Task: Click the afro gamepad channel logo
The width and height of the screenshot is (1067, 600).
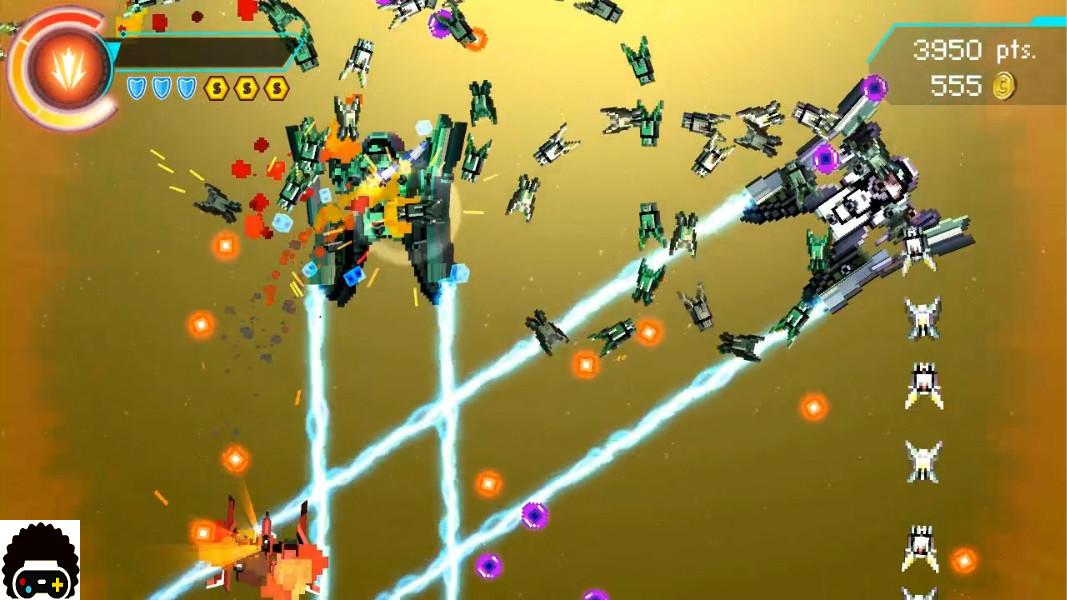Action: click(x=40, y=562)
